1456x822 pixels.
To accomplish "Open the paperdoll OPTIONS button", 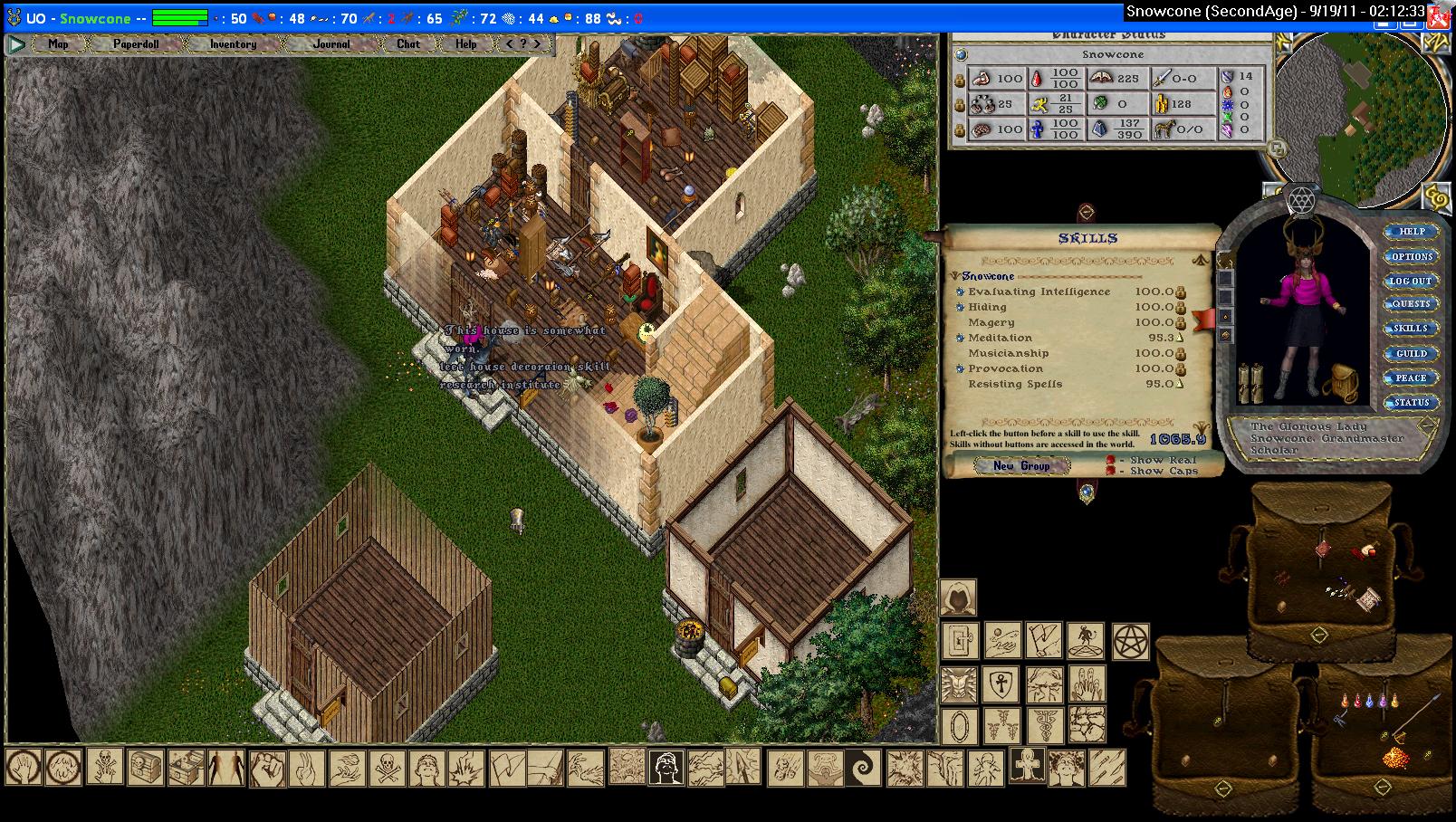I will pos(1412,256).
